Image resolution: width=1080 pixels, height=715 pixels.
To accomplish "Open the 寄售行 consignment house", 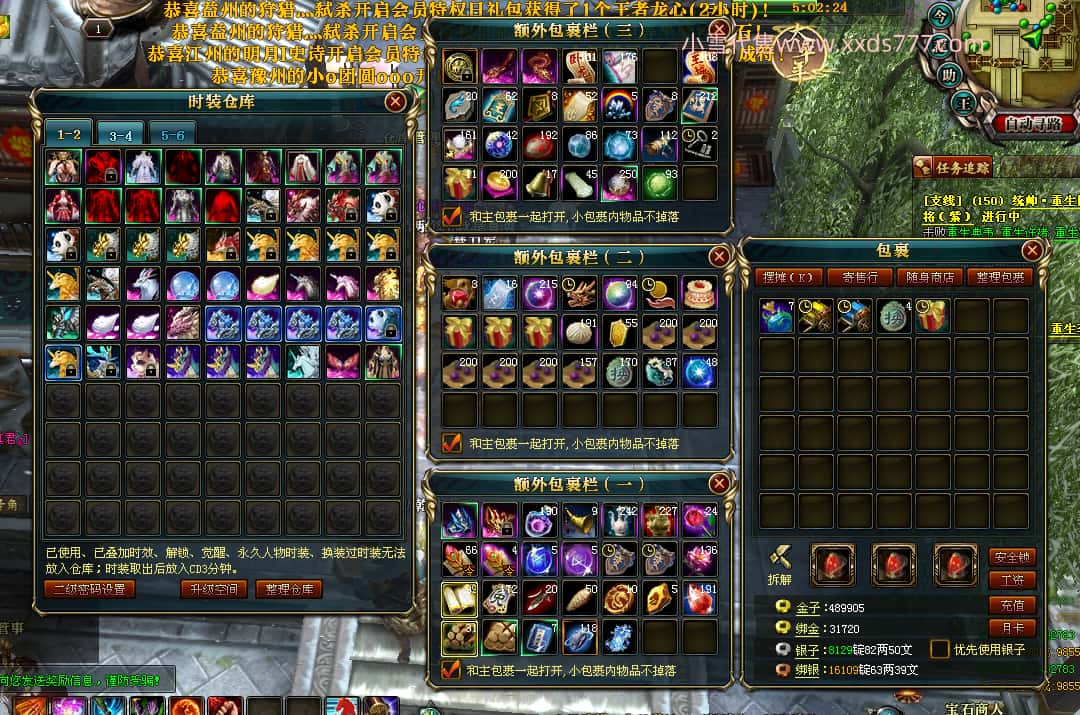I will click(x=861, y=277).
